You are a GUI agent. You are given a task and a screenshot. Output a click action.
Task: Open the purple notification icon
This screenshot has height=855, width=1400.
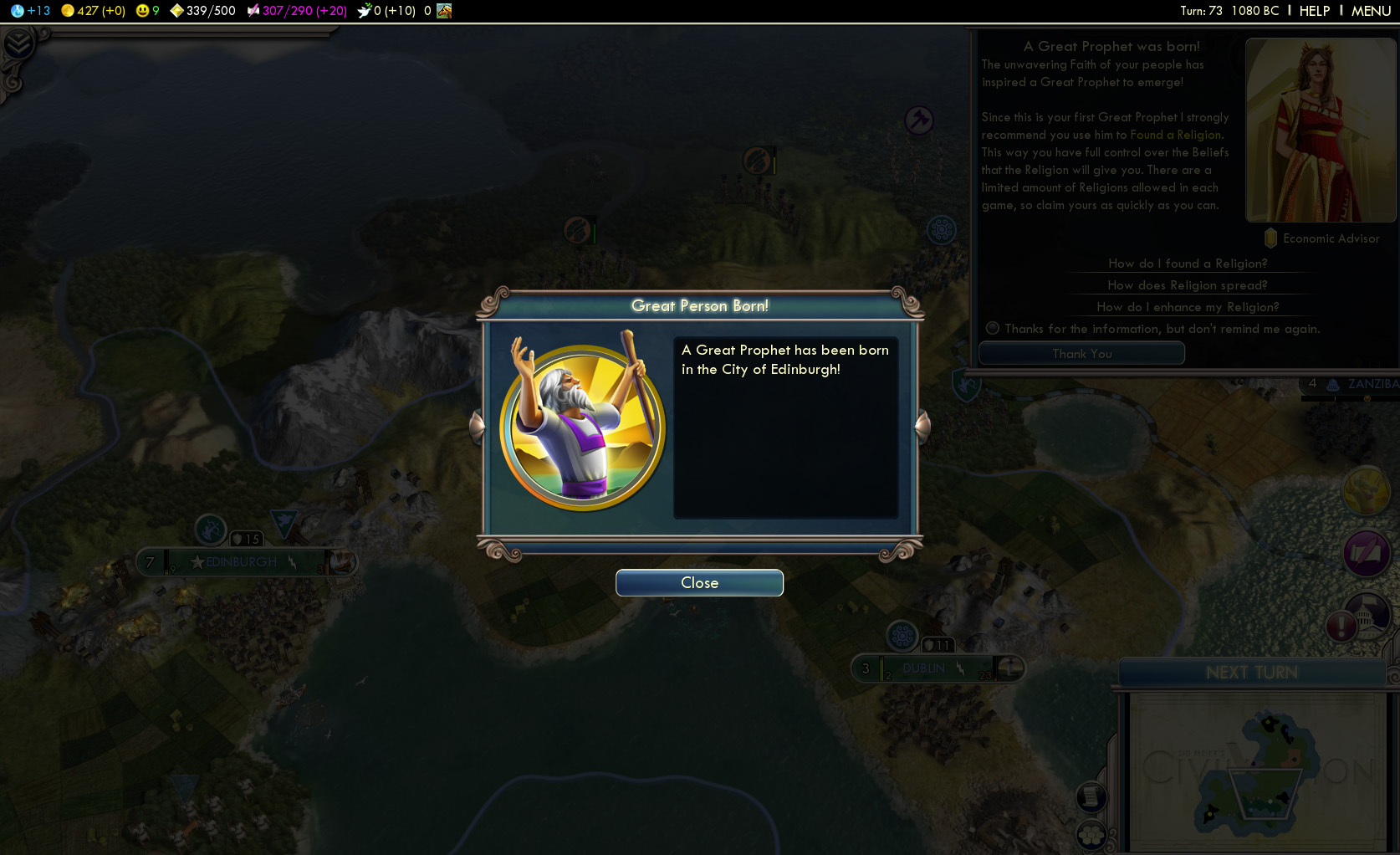tap(1367, 553)
